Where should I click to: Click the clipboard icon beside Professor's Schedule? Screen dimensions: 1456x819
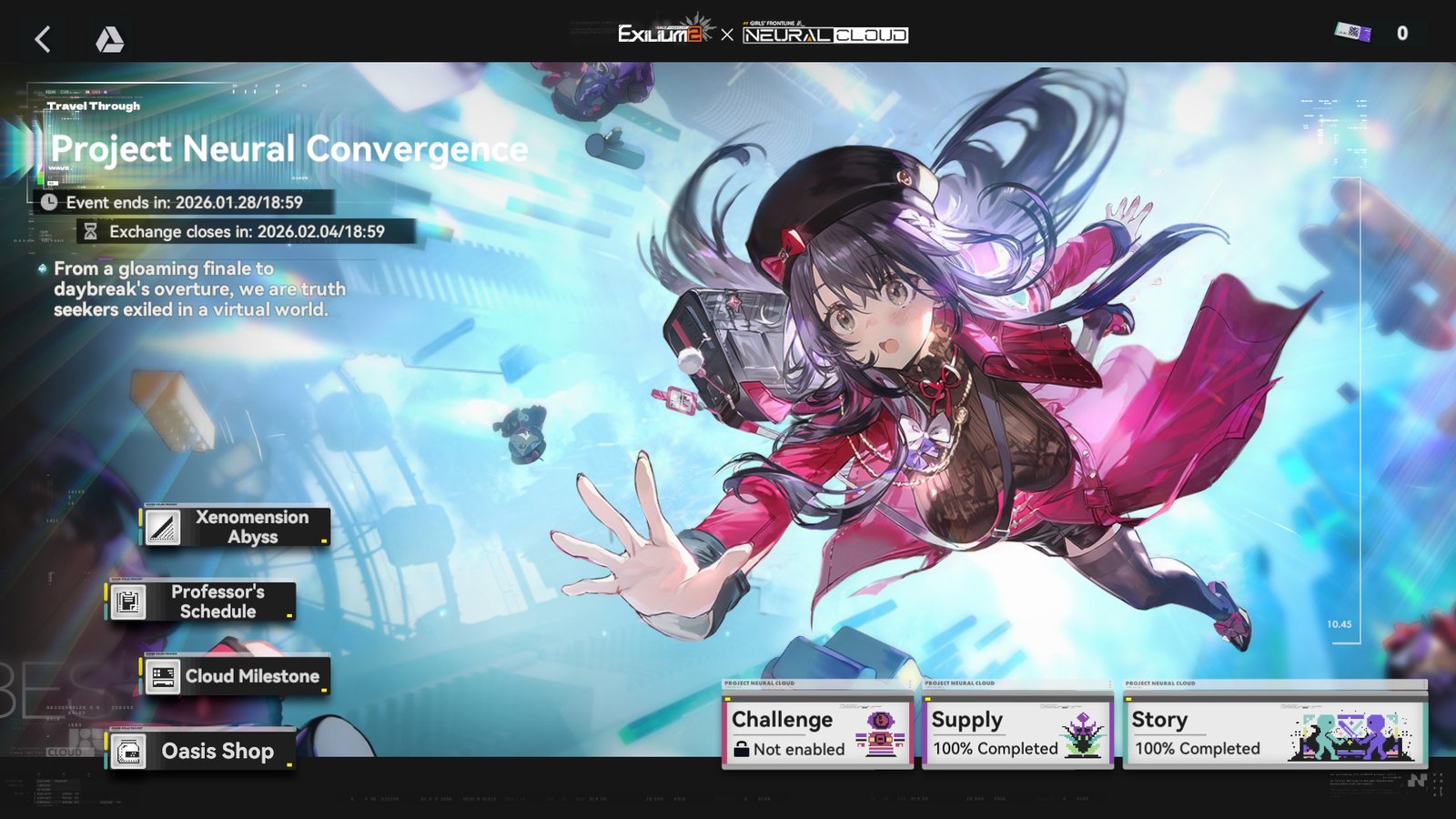127,602
